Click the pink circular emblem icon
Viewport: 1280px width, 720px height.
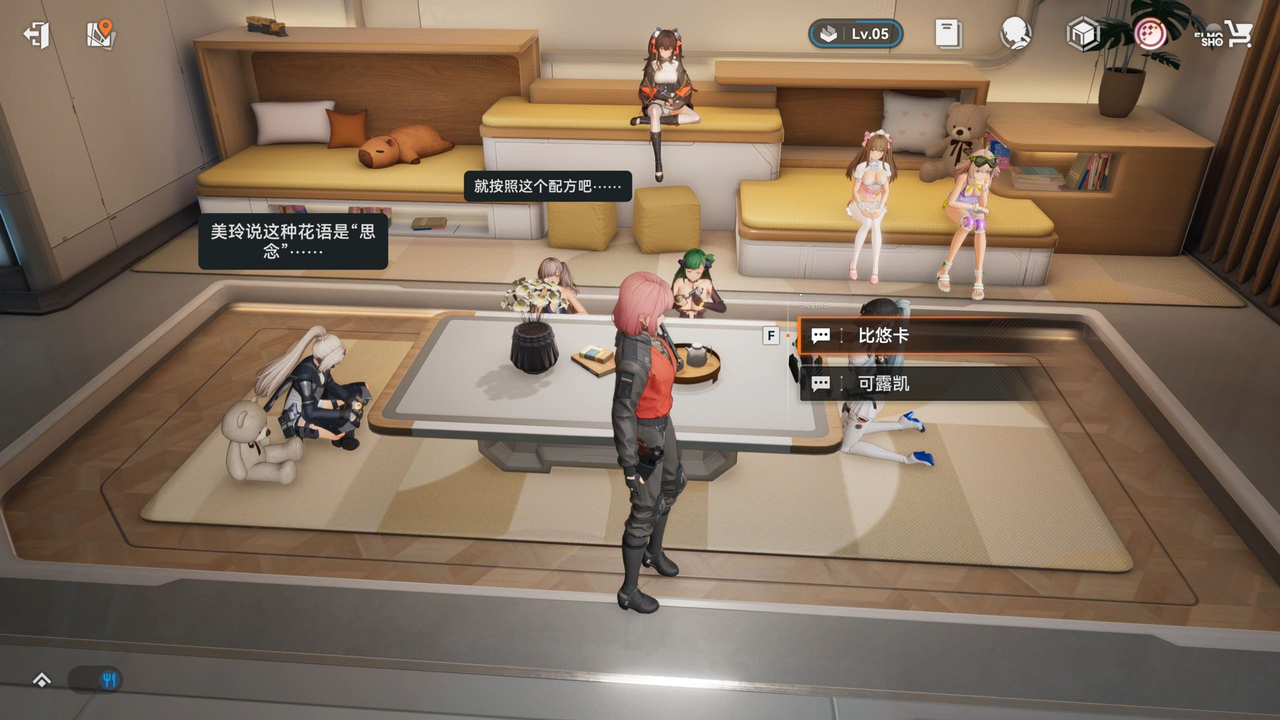[x=1151, y=35]
